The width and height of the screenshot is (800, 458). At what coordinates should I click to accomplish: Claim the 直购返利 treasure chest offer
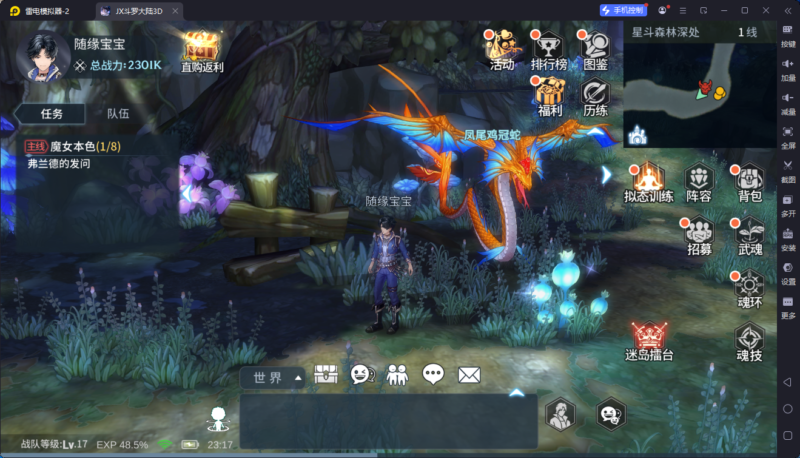(202, 50)
